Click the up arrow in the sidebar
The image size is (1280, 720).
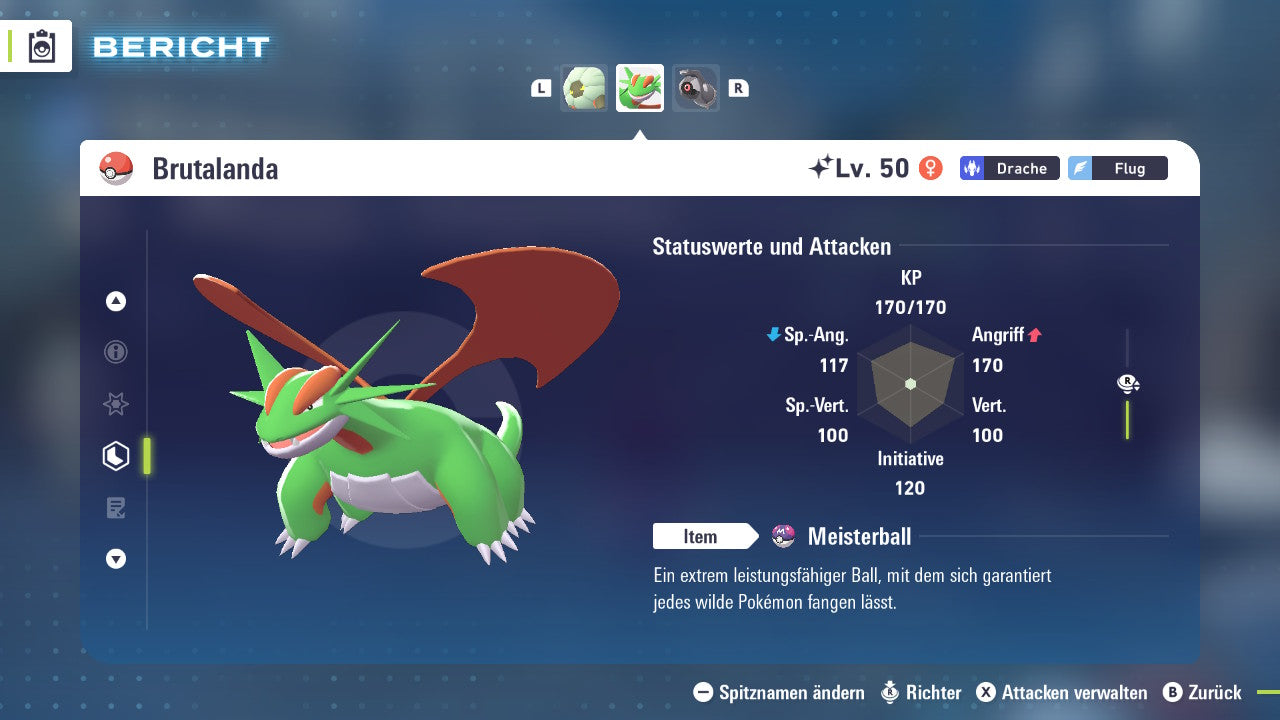click(116, 301)
